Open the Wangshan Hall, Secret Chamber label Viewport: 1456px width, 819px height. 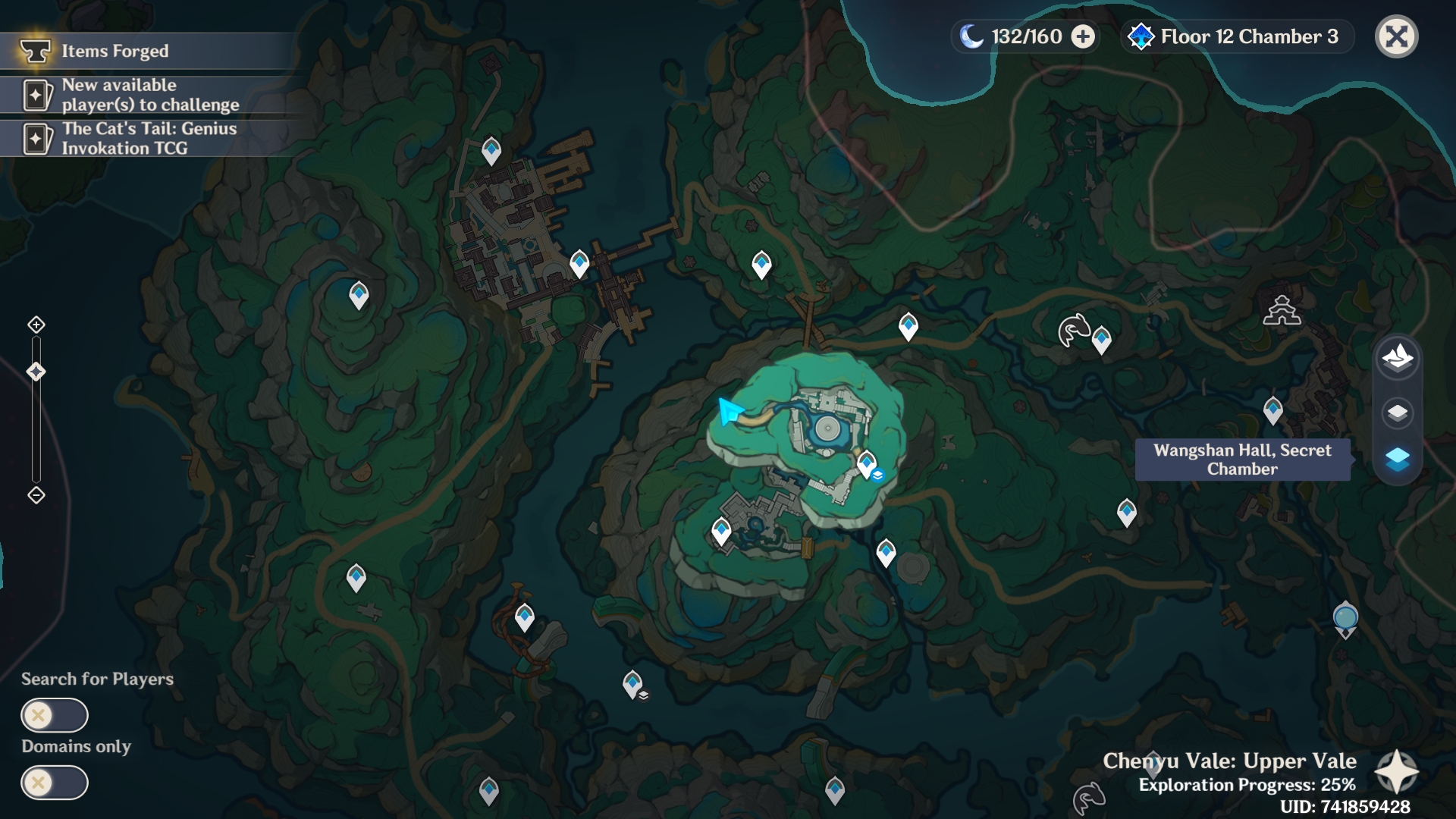pyautogui.click(x=1241, y=459)
